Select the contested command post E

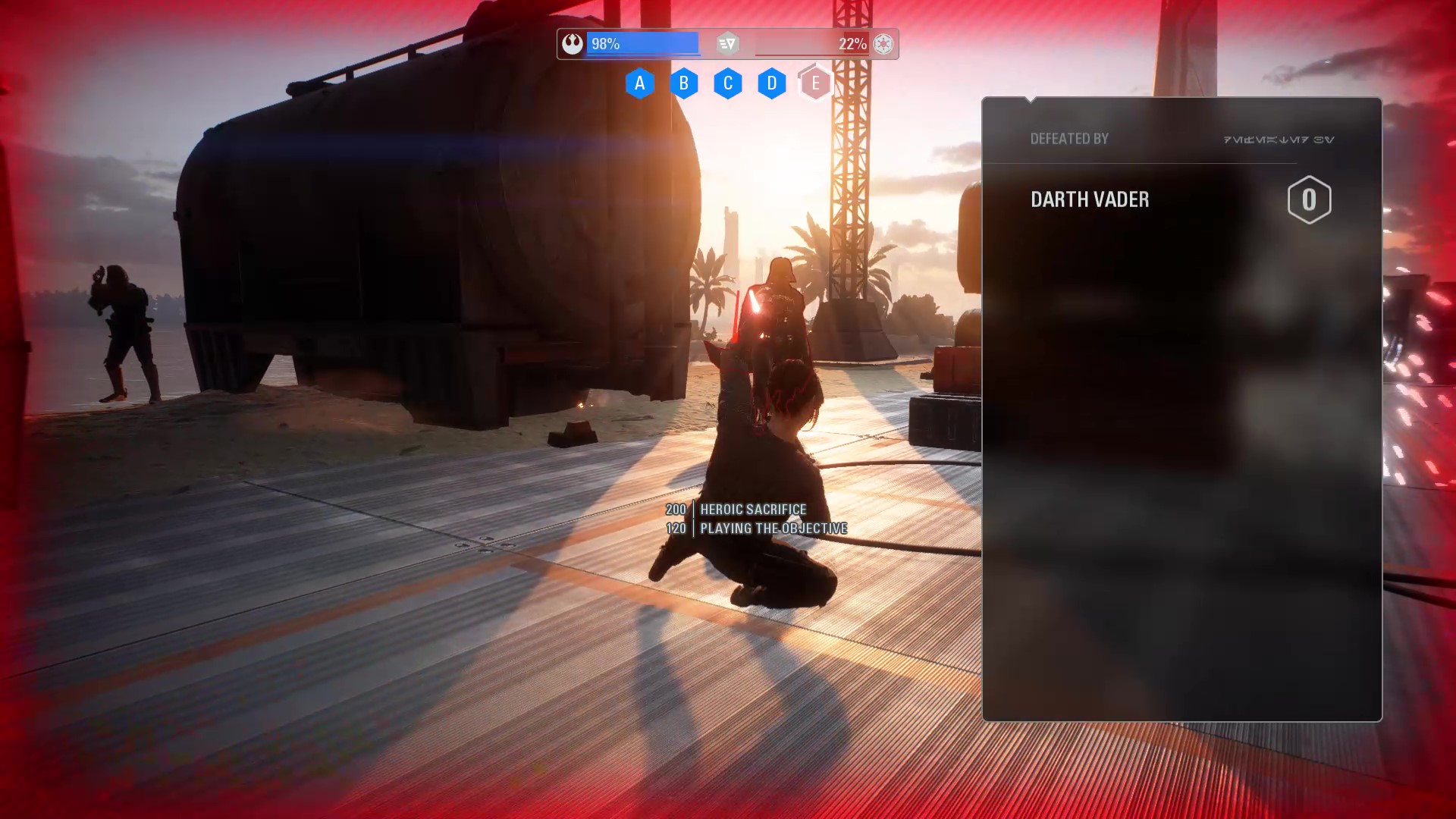[815, 83]
